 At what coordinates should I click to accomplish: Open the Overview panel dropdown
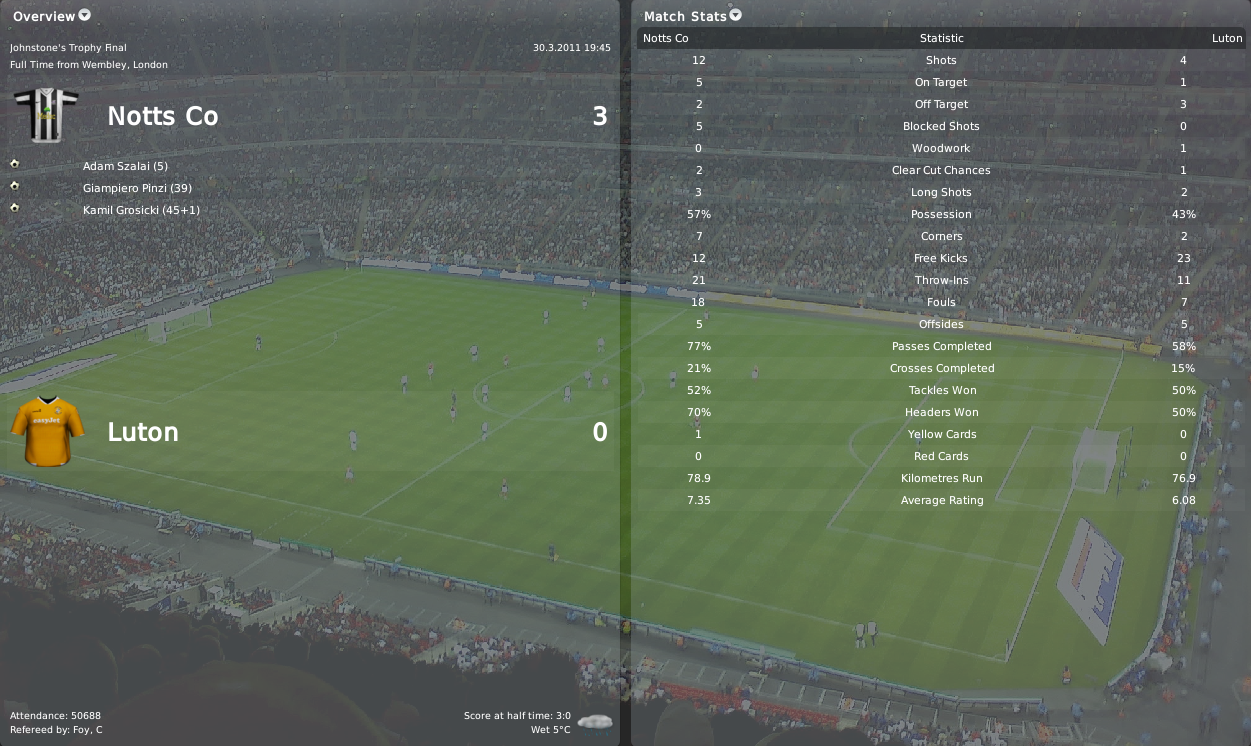(84, 15)
